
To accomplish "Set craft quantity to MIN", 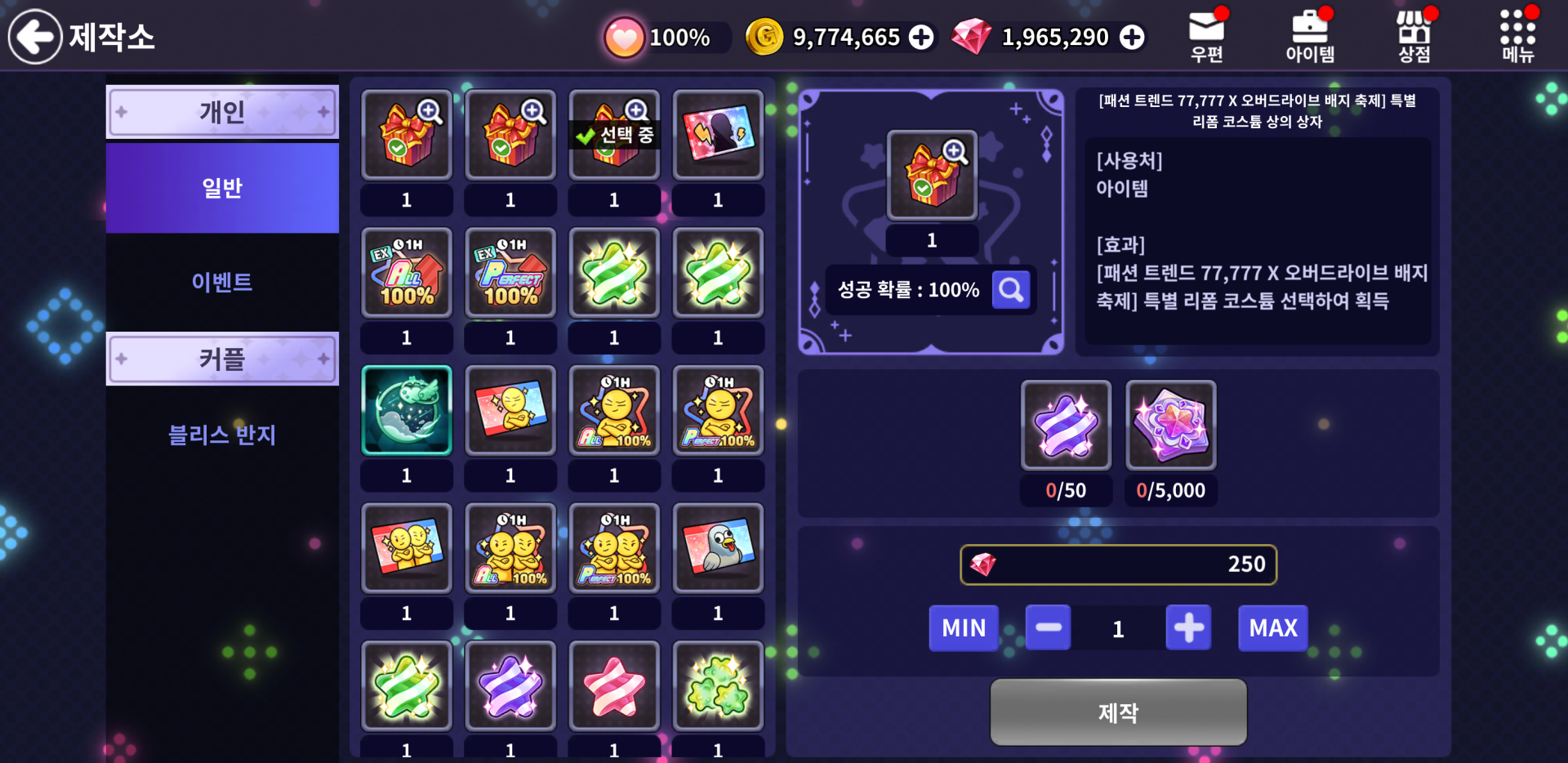I will [x=964, y=628].
